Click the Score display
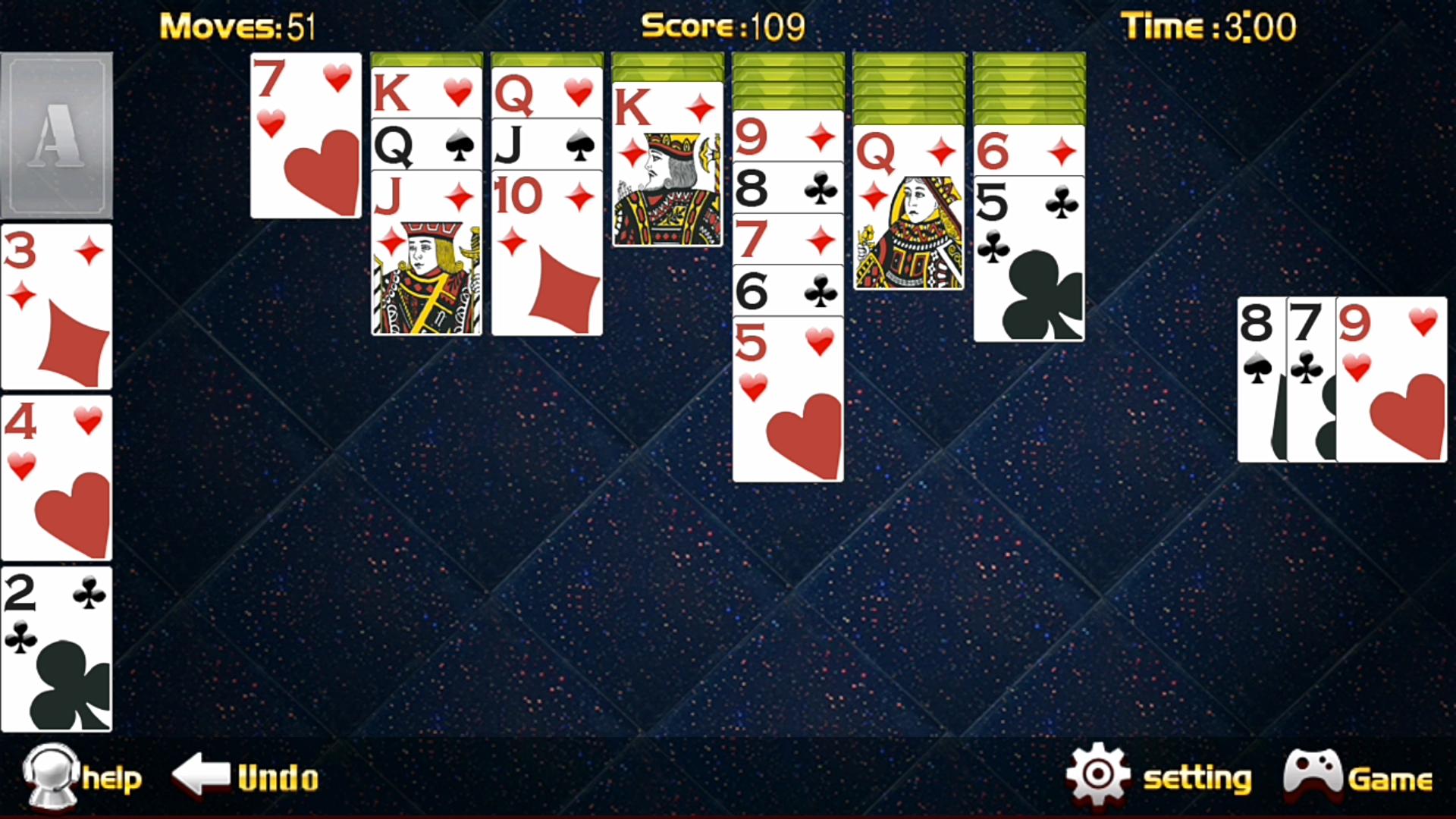Image resolution: width=1456 pixels, height=819 pixels. tap(720, 25)
